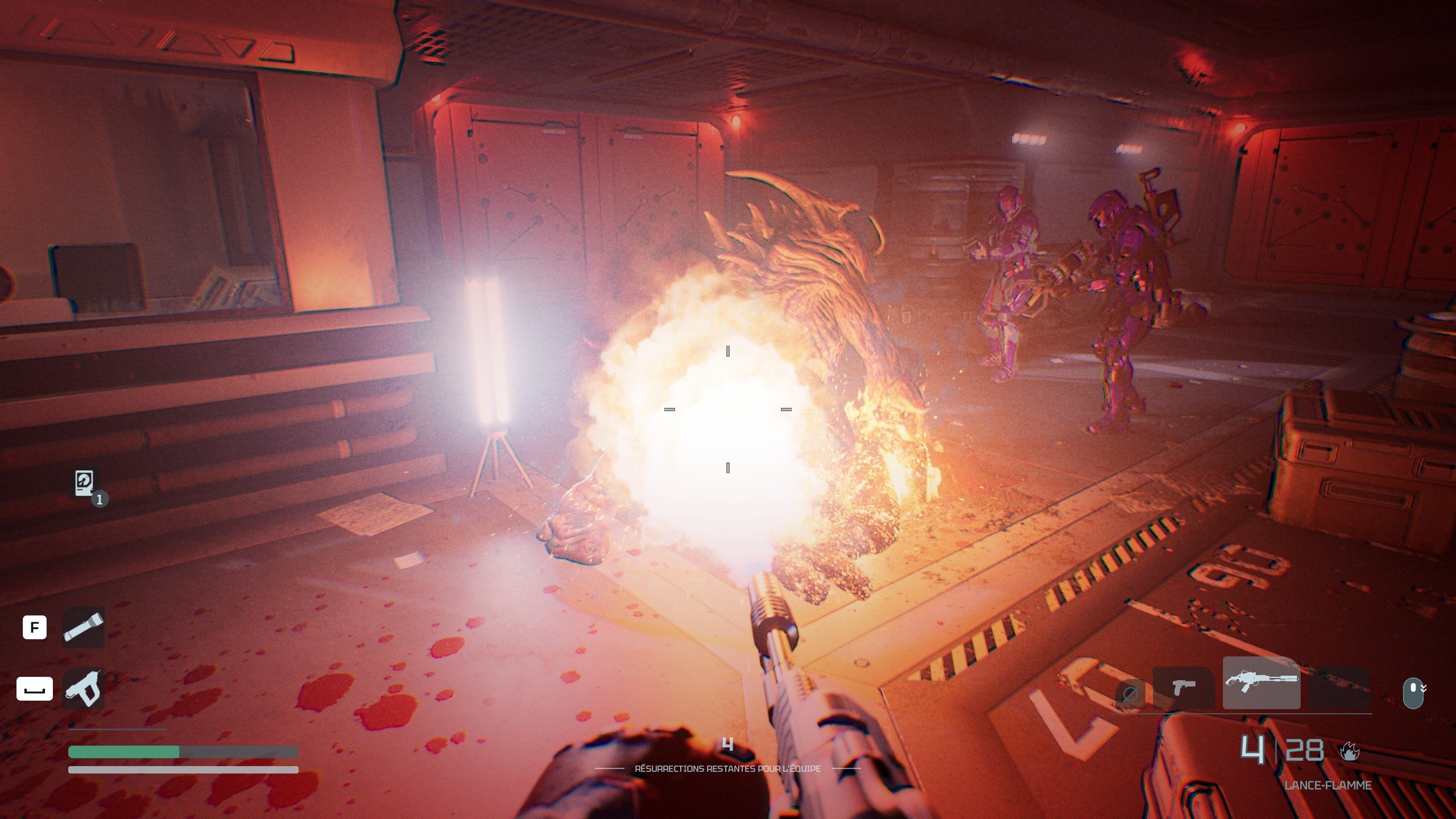The image size is (1456, 819).
Task: Click the hard drive collectible icon
Action: pyautogui.click(x=85, y=483)
